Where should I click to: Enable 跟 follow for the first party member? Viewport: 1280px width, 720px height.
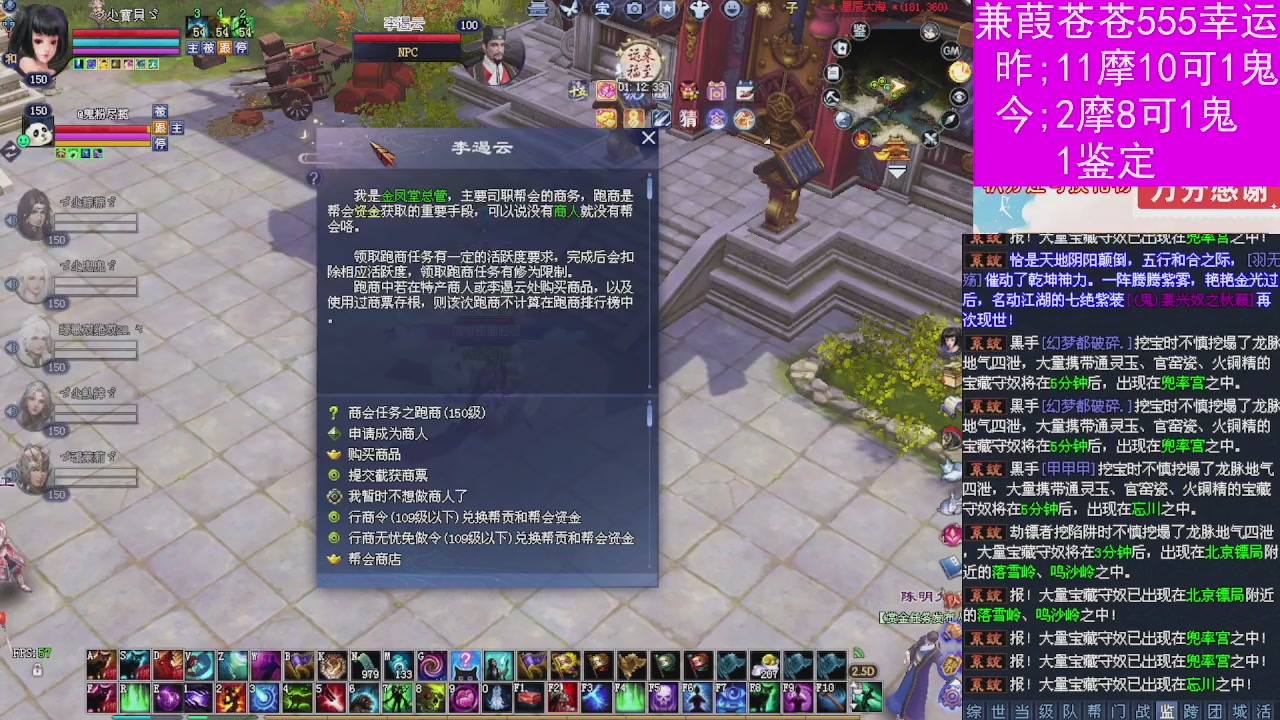pos(225,47)
